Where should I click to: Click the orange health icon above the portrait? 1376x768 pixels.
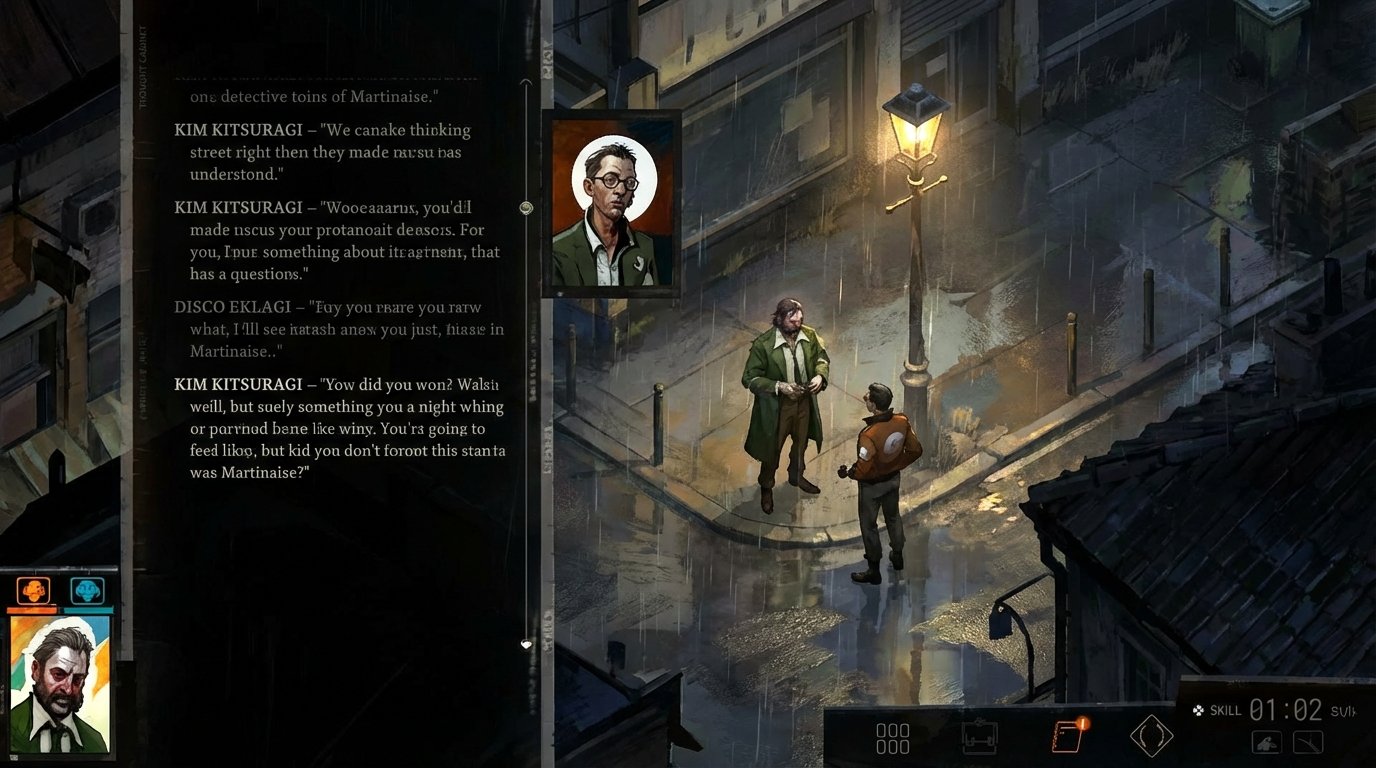[x=31, y=590]
